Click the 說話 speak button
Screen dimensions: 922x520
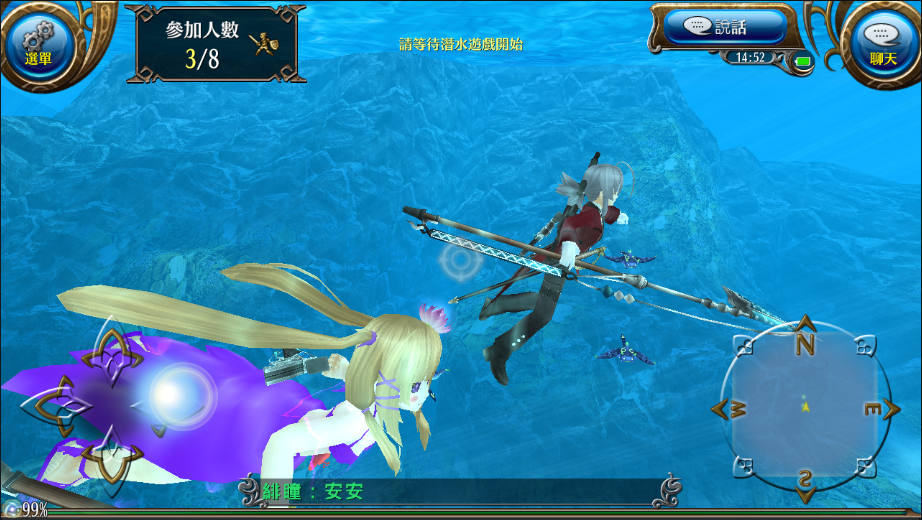(719, 27)
